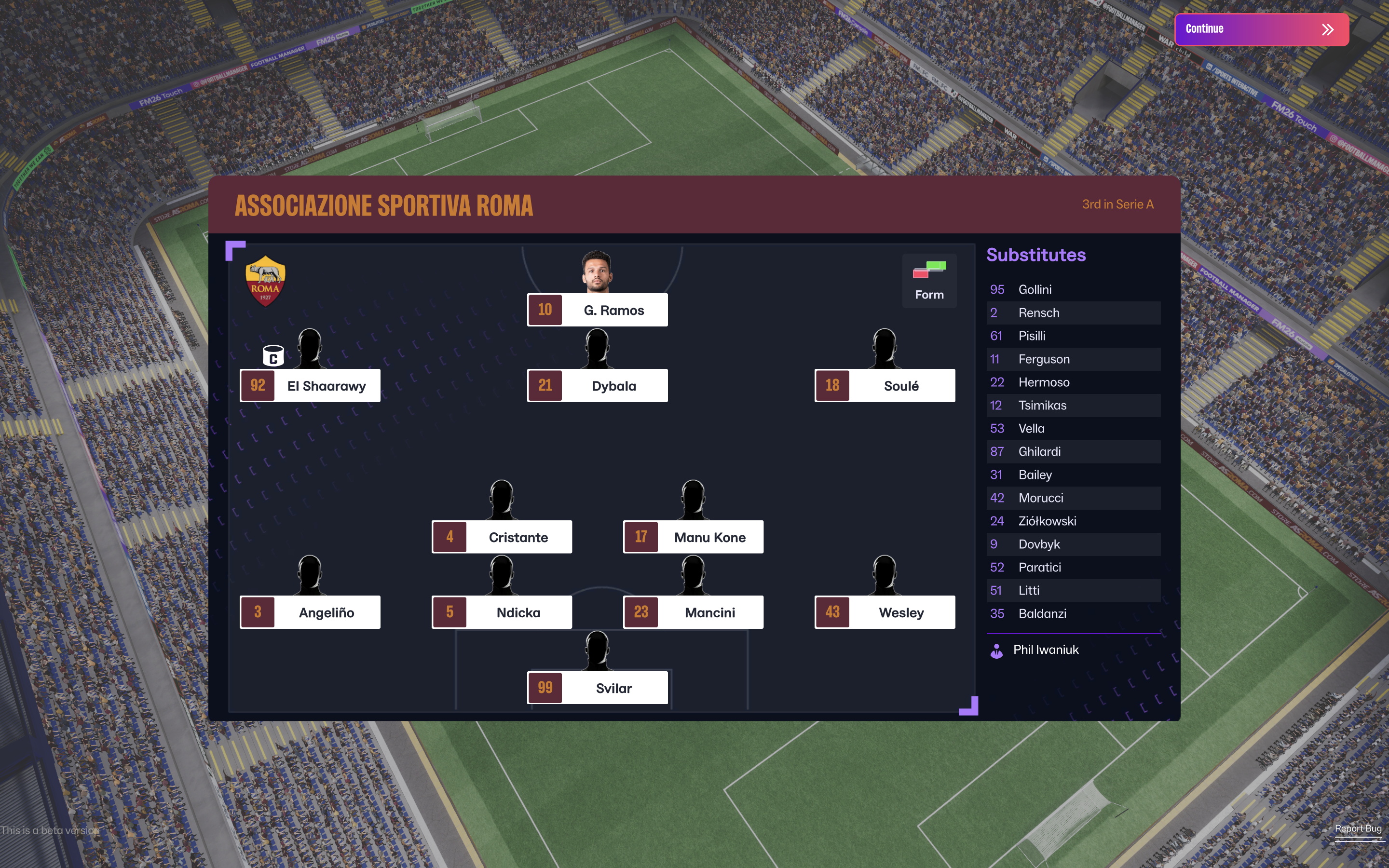Click the double-chevron arrow on Continue
This screenshot has height=868, width=1389.
1328,29
